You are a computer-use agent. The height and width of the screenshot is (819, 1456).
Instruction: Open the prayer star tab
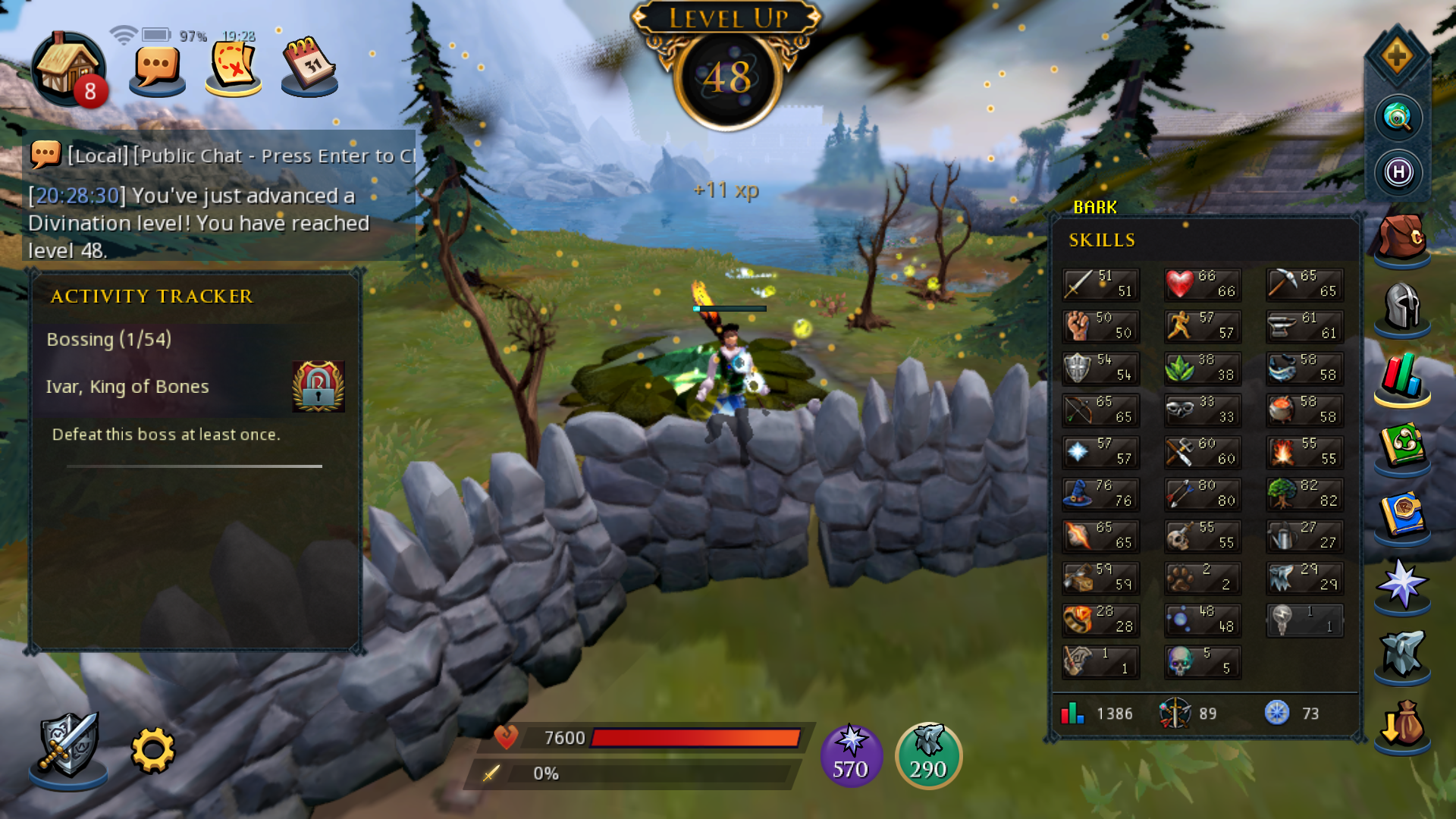tap(1402, 584)
